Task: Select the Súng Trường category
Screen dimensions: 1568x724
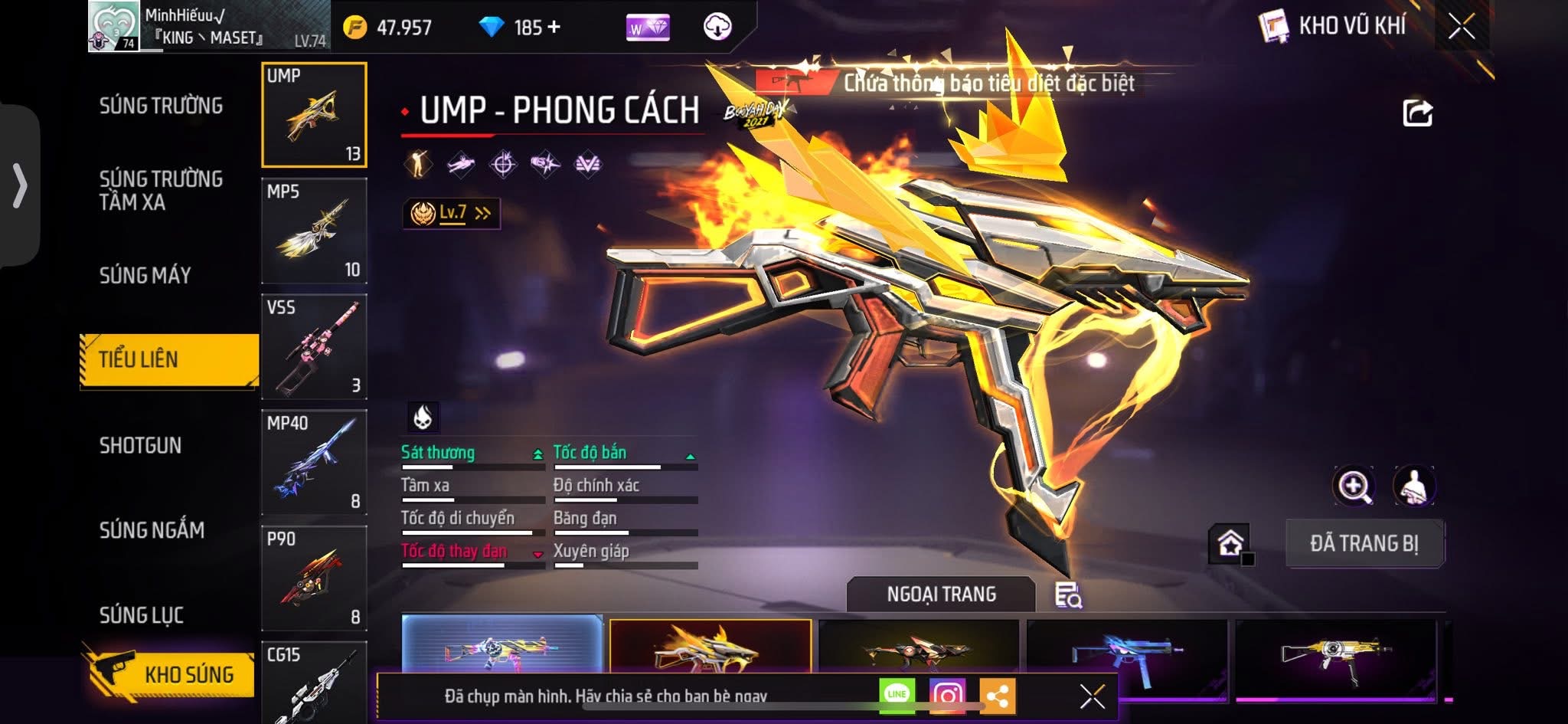Action: (161, 106)
